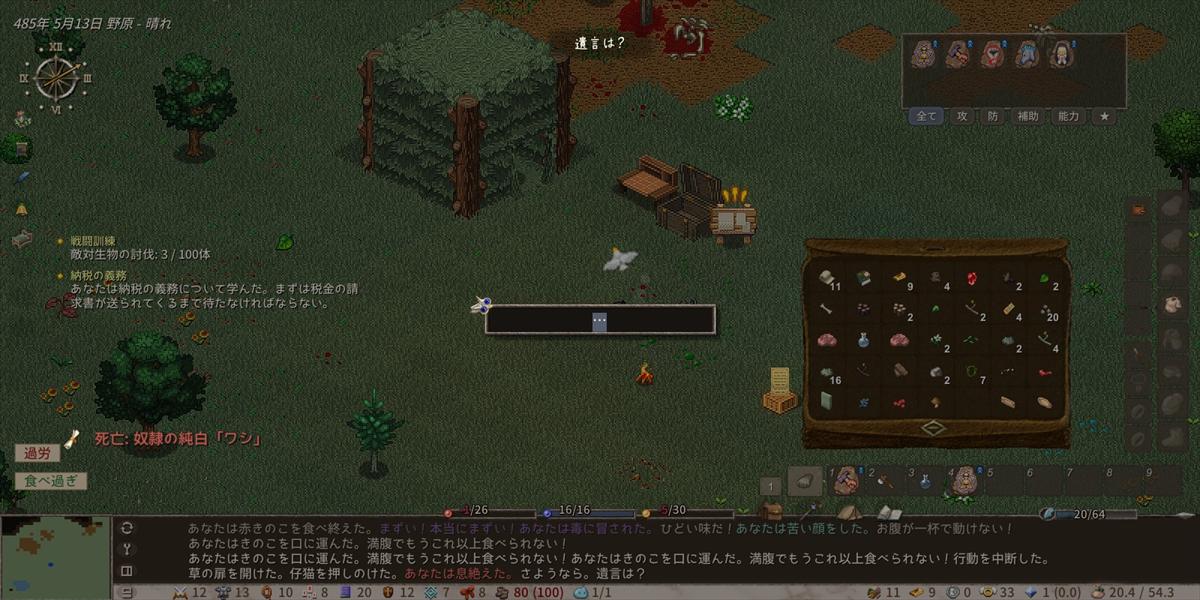Viewport: 1200px width, 600px height.
Task: Show the 能力 abilities filter tab
Action: tap(1068, 116)
